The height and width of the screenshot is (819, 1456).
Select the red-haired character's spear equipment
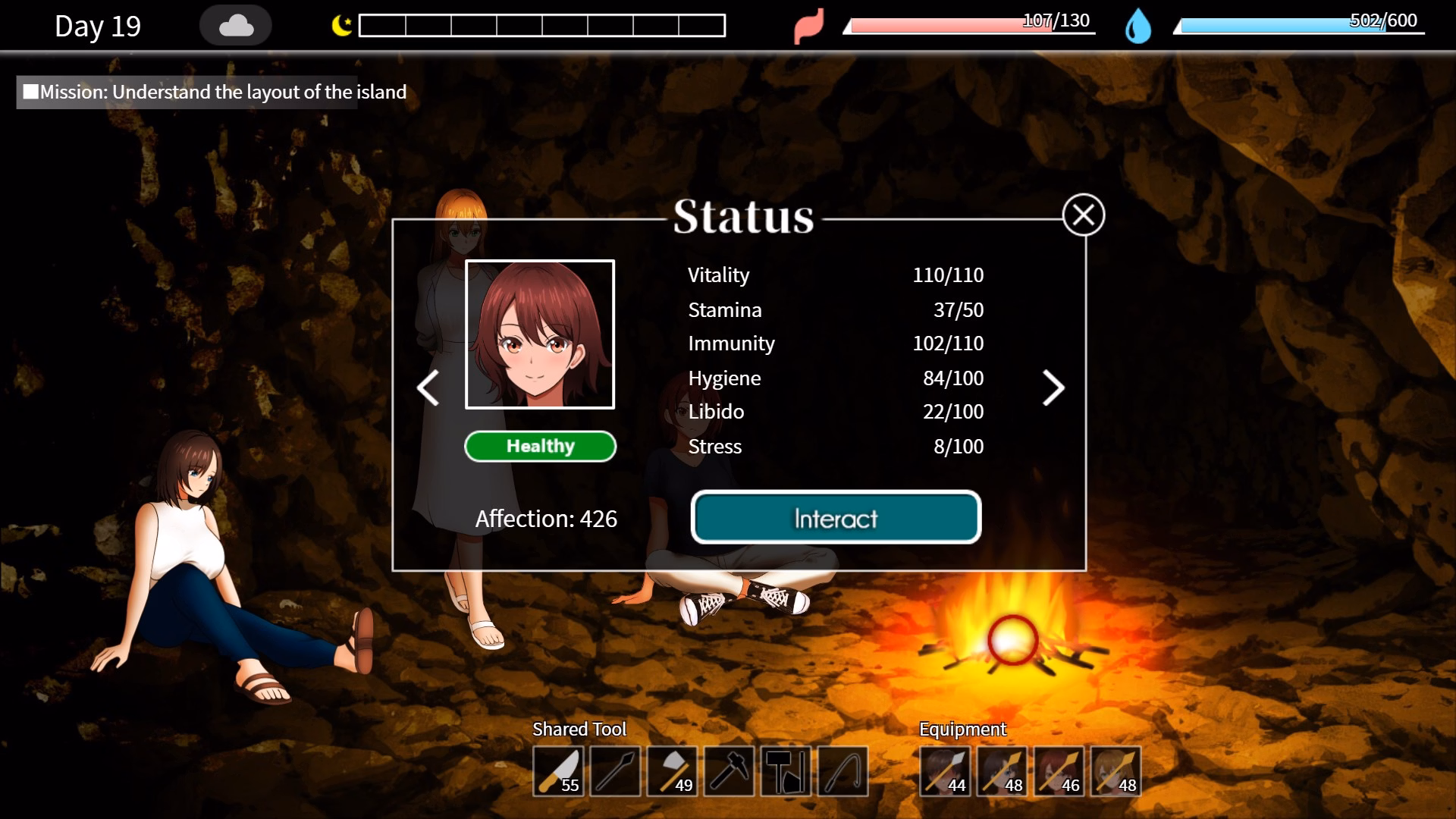tap(1059, 771)
